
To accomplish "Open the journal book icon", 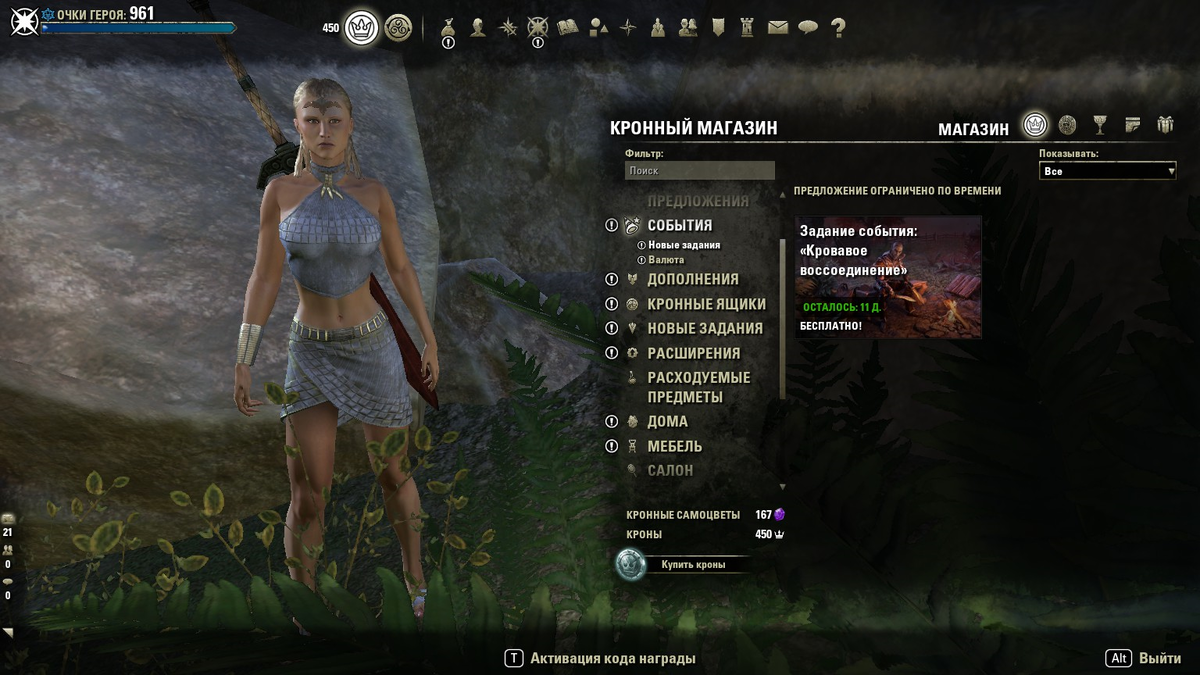I will coord(568,28).
